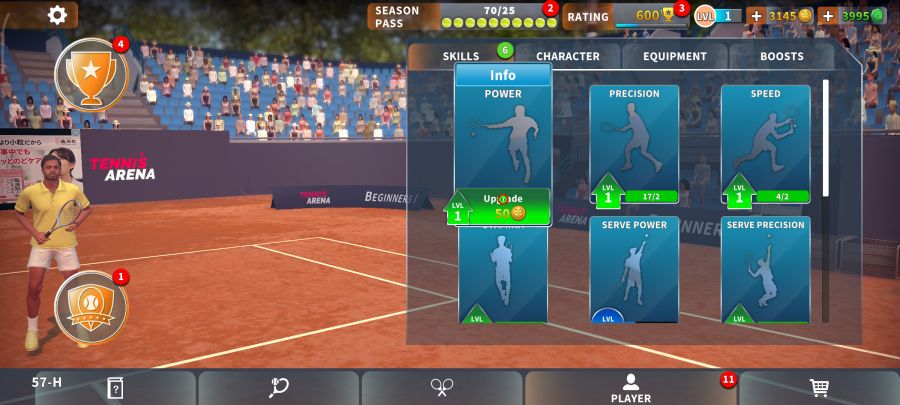Add more green gems with plus button
The width and height of the screenshot is (900, 405).
click(827, 16)
